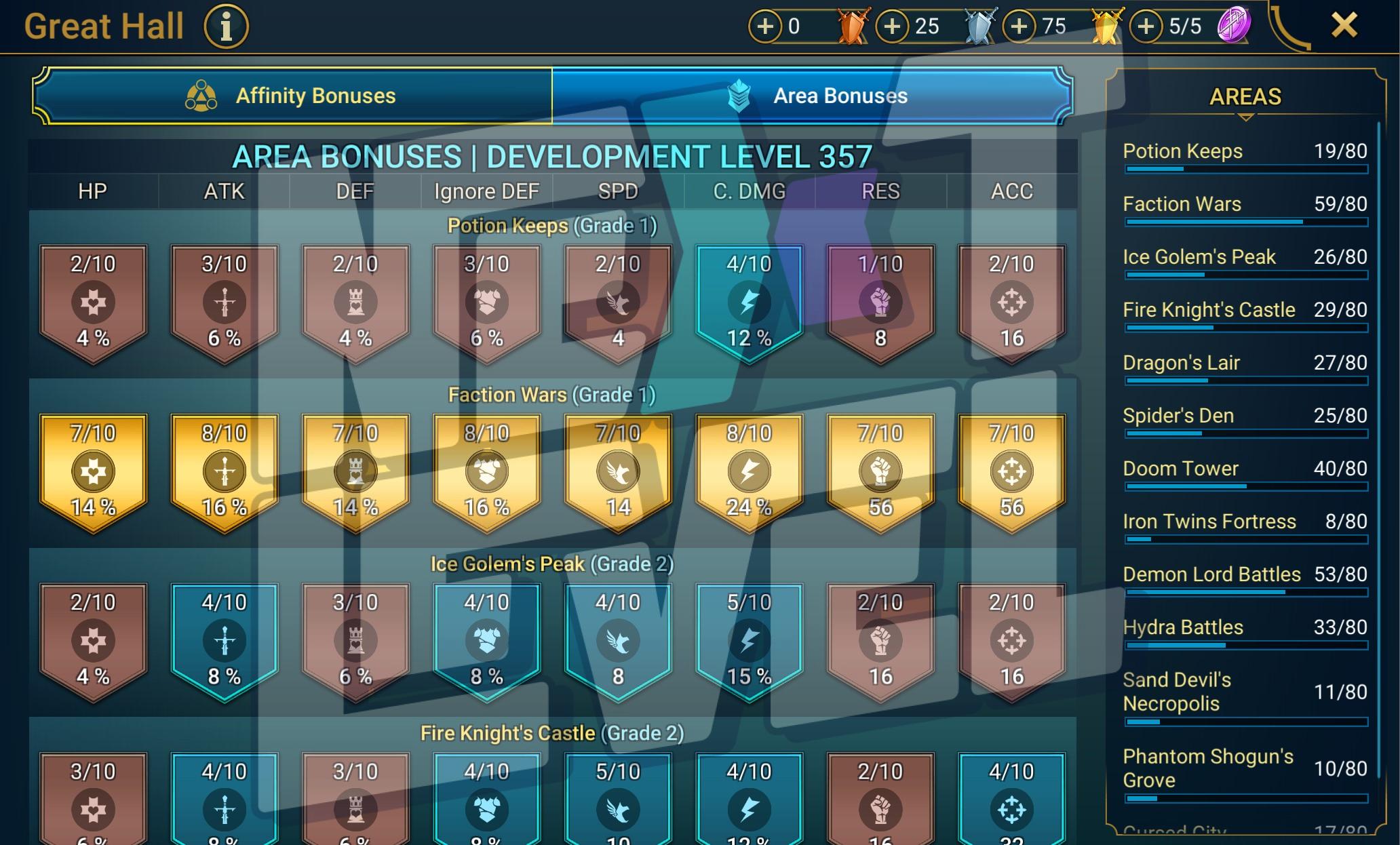Pick Demon Lord Battles from Areas list
Image resolution: width=1400 pixels, height=845 pixels.
click(1244, 575)
